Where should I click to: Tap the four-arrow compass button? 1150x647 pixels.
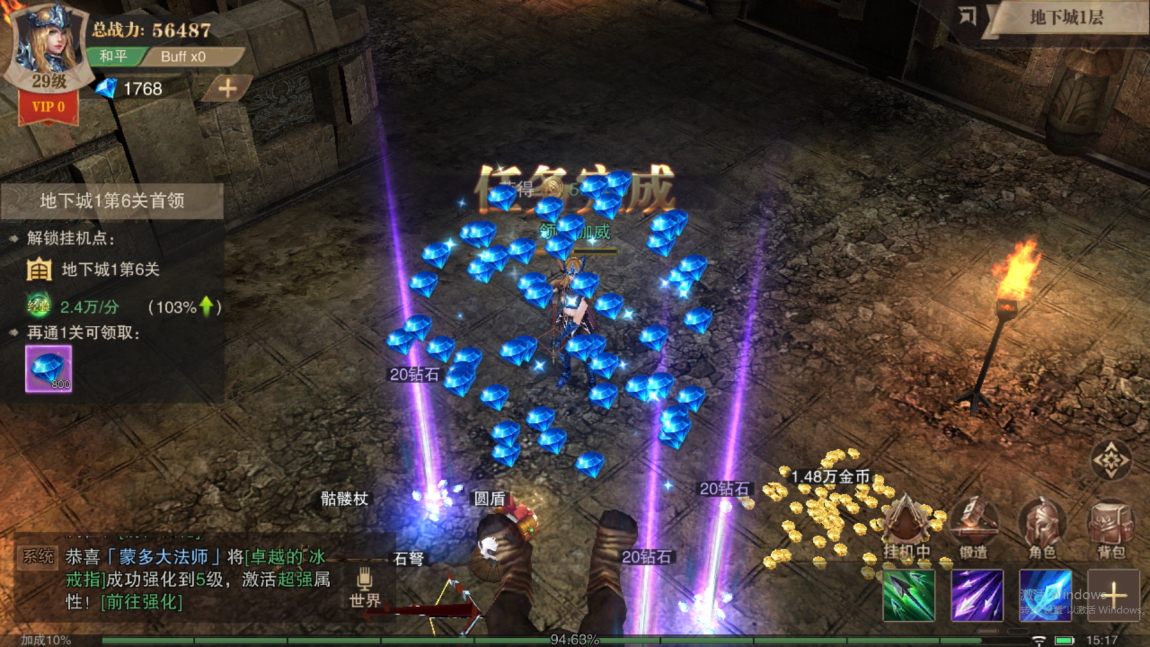[x=1111, y=461]
